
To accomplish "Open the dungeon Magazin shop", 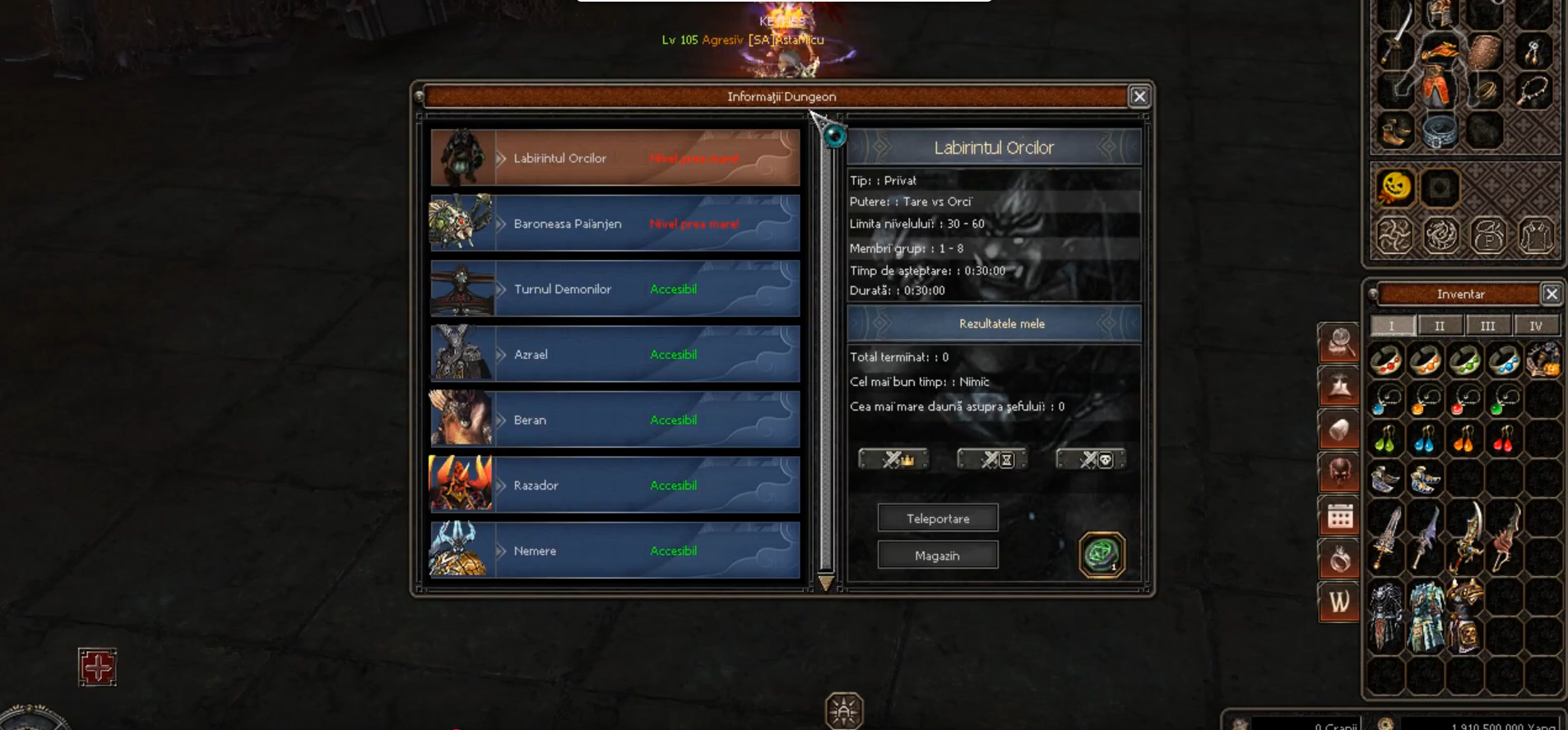I will (938, 556).
